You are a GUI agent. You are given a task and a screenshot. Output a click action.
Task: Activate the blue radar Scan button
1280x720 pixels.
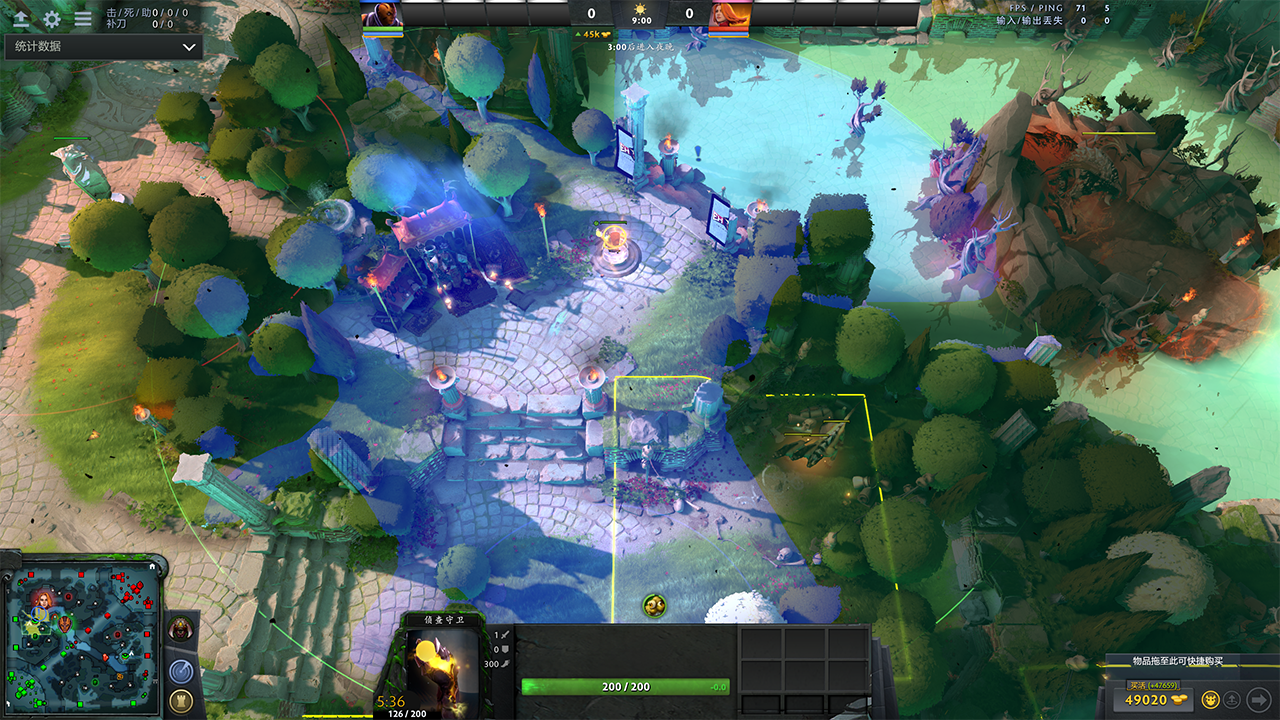click(x=181, y=671)
